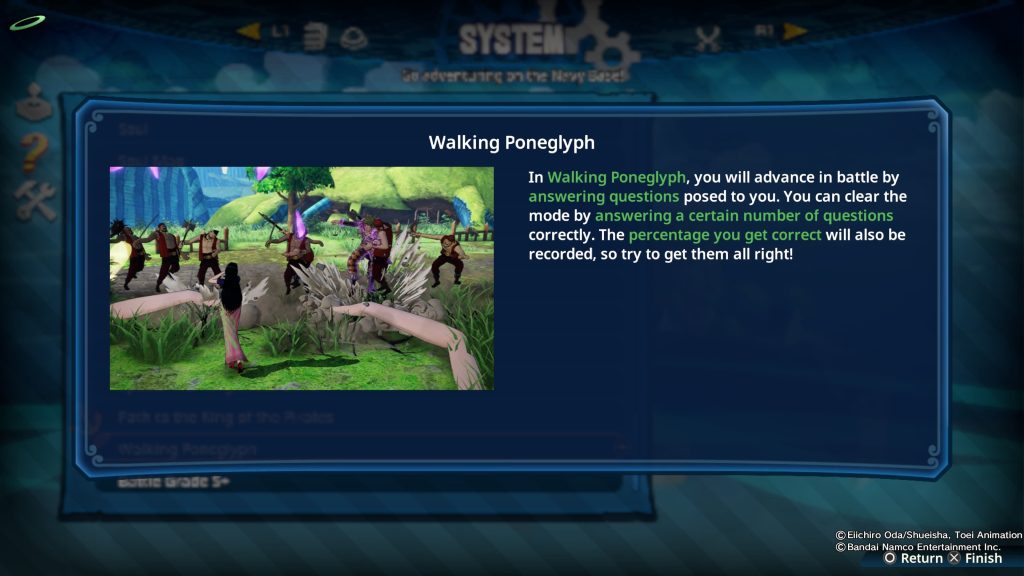Click the Walking Poneglyph tutorial screenshot
Screen dimensions: 1024x576
[301, 278]
